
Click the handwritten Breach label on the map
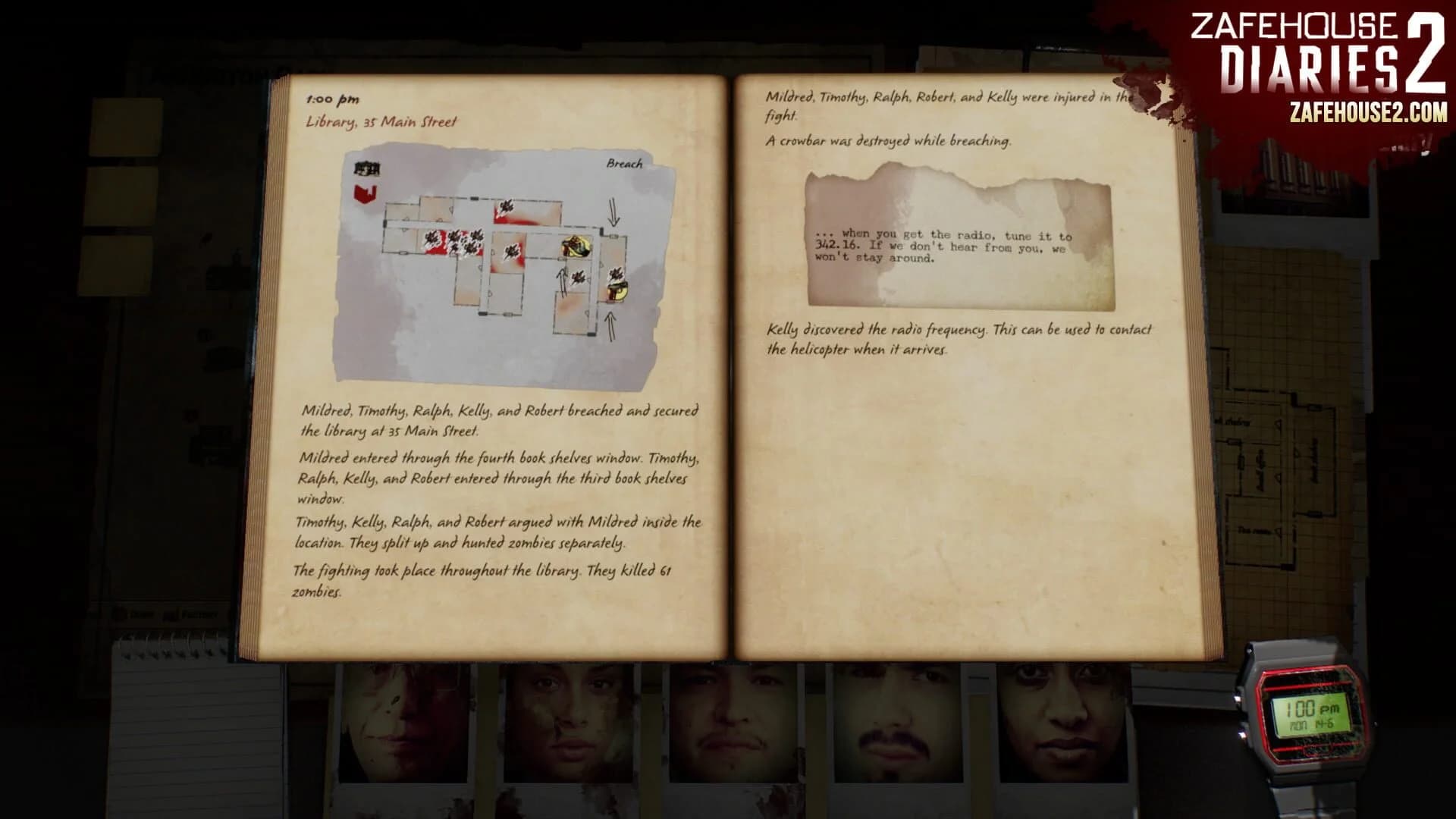click(x=624, y=163)
